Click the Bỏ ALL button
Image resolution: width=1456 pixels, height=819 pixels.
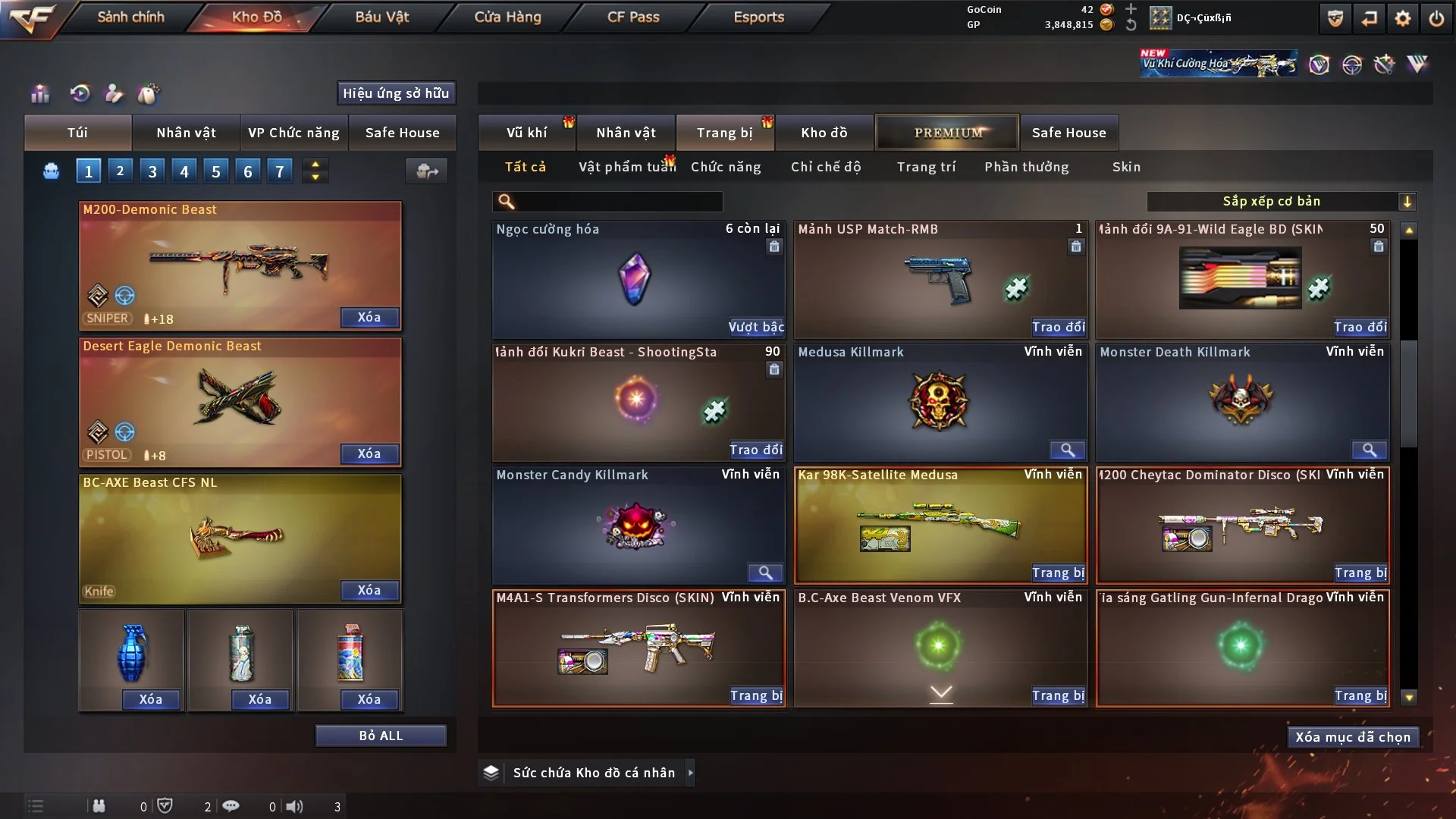click(x=381, y=736)
